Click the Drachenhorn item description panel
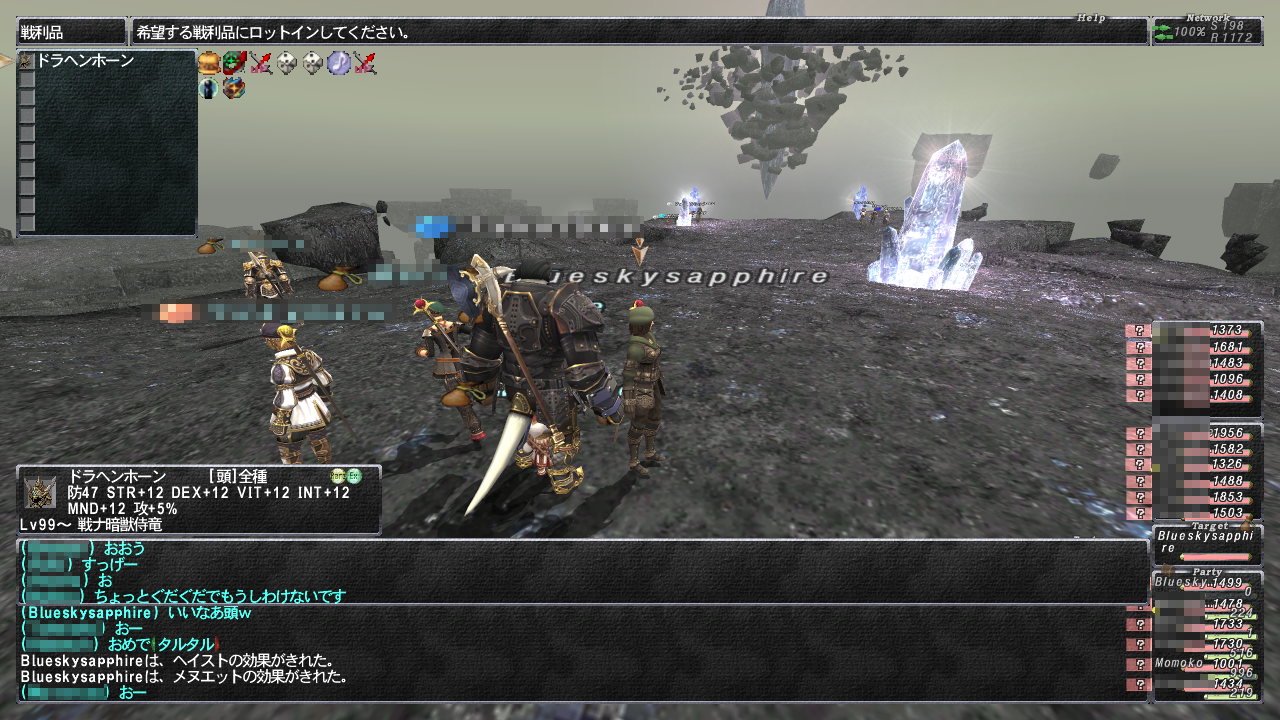1280x720 pixels. click(198, 500)
